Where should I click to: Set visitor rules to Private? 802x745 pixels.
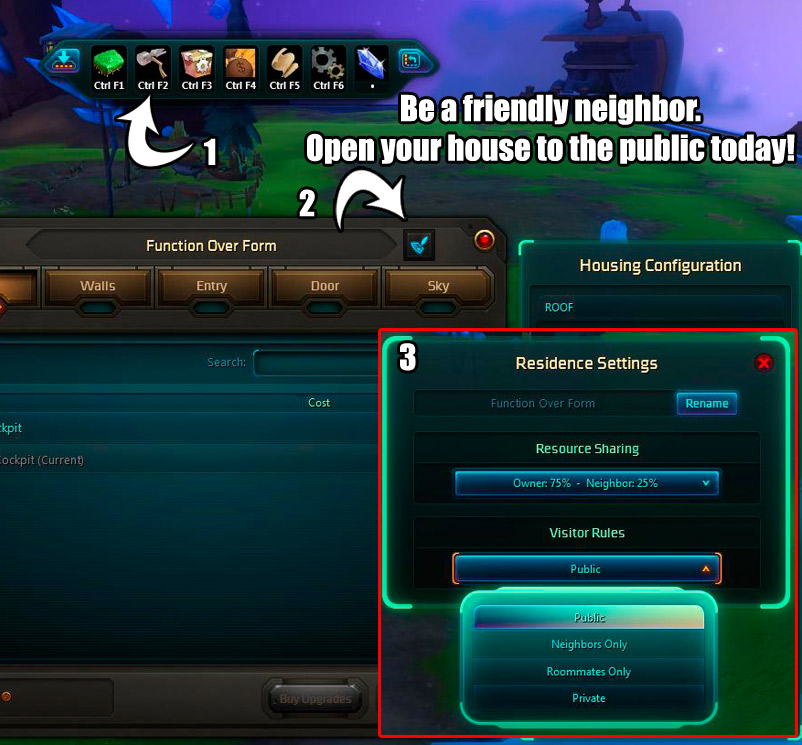pos(589,698)
